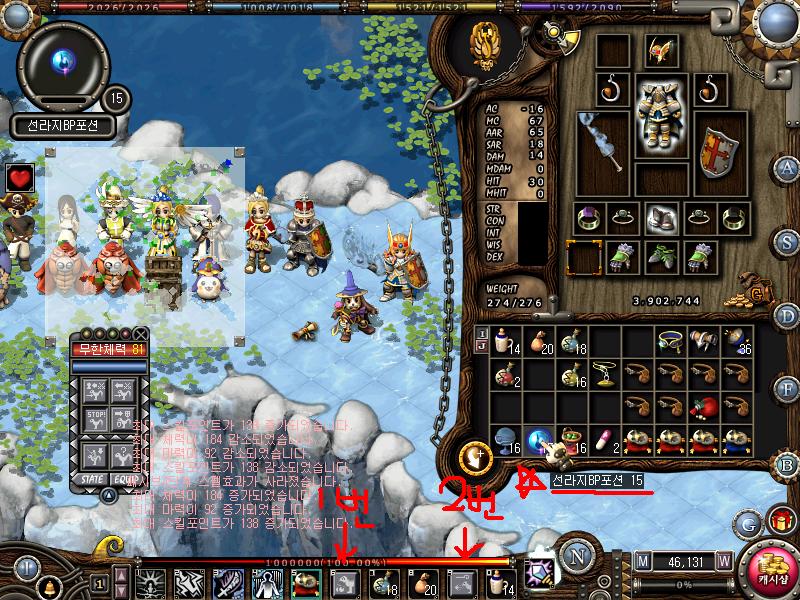Viewport: 800px width, 600px height.
Task: Select the gold necklace inventory item
Action: click(605, 372)
